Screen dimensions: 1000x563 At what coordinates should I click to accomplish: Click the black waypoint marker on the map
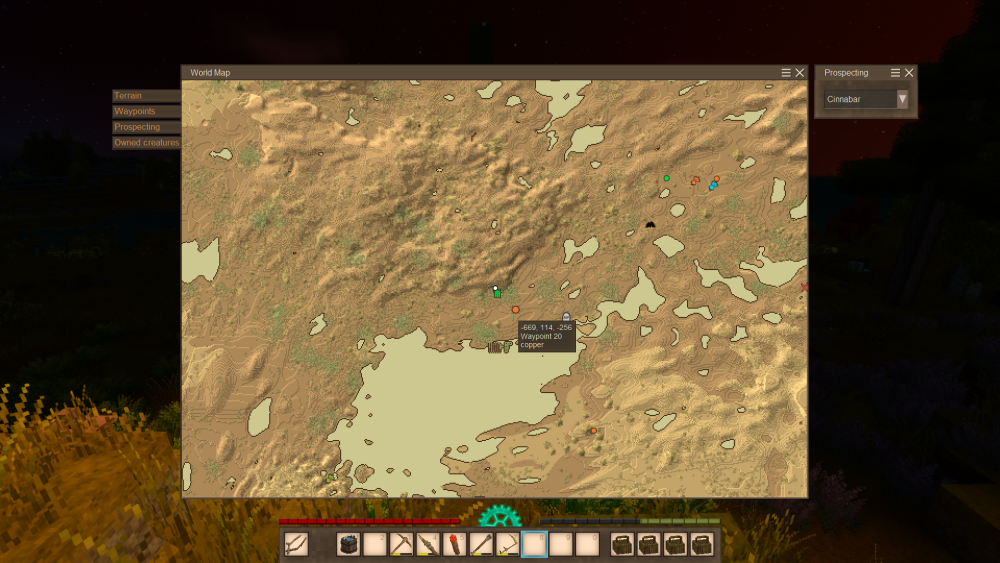650,224
